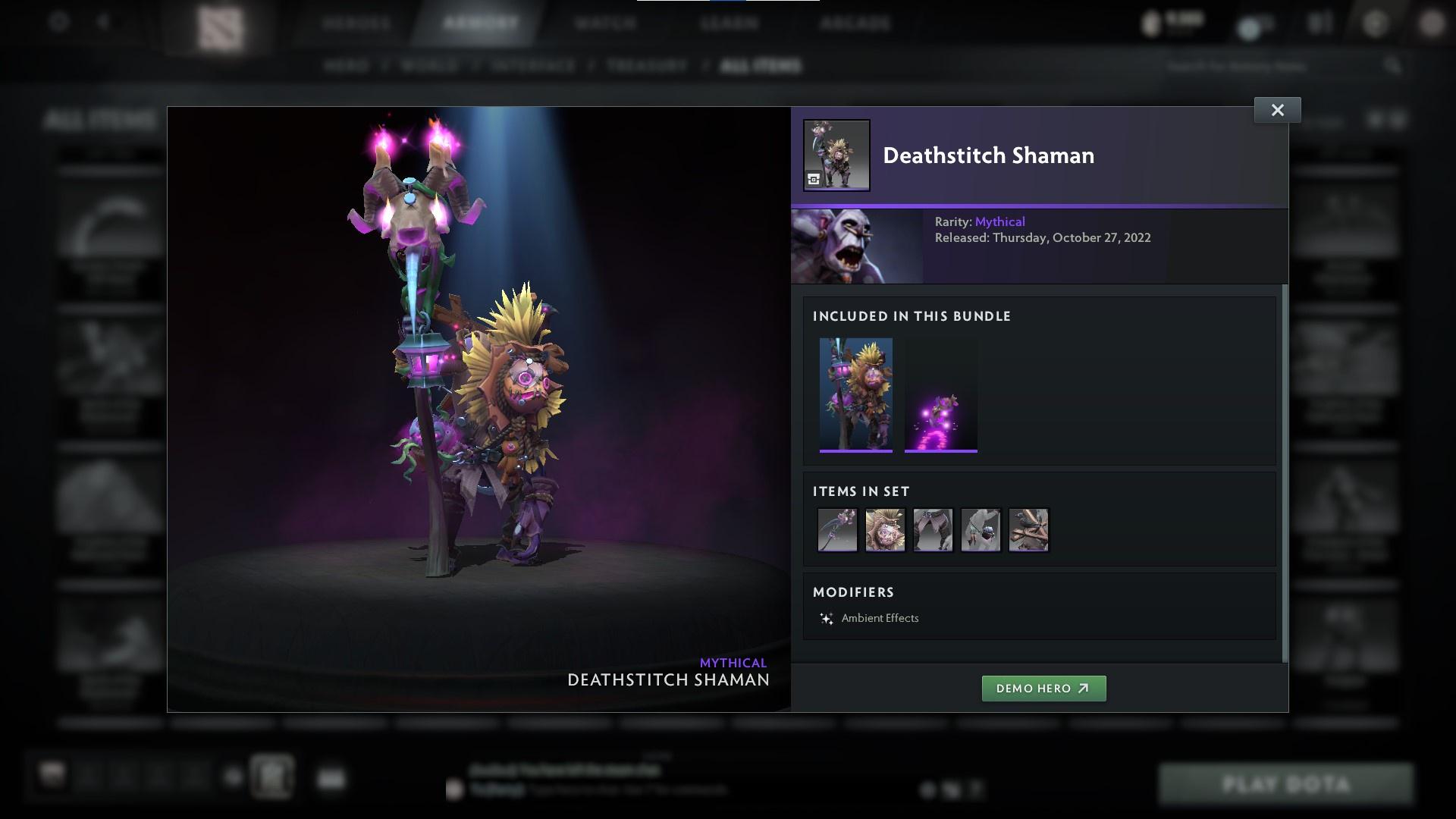Click the Ambient Effects modifier icon

click(x=826, y=618)
